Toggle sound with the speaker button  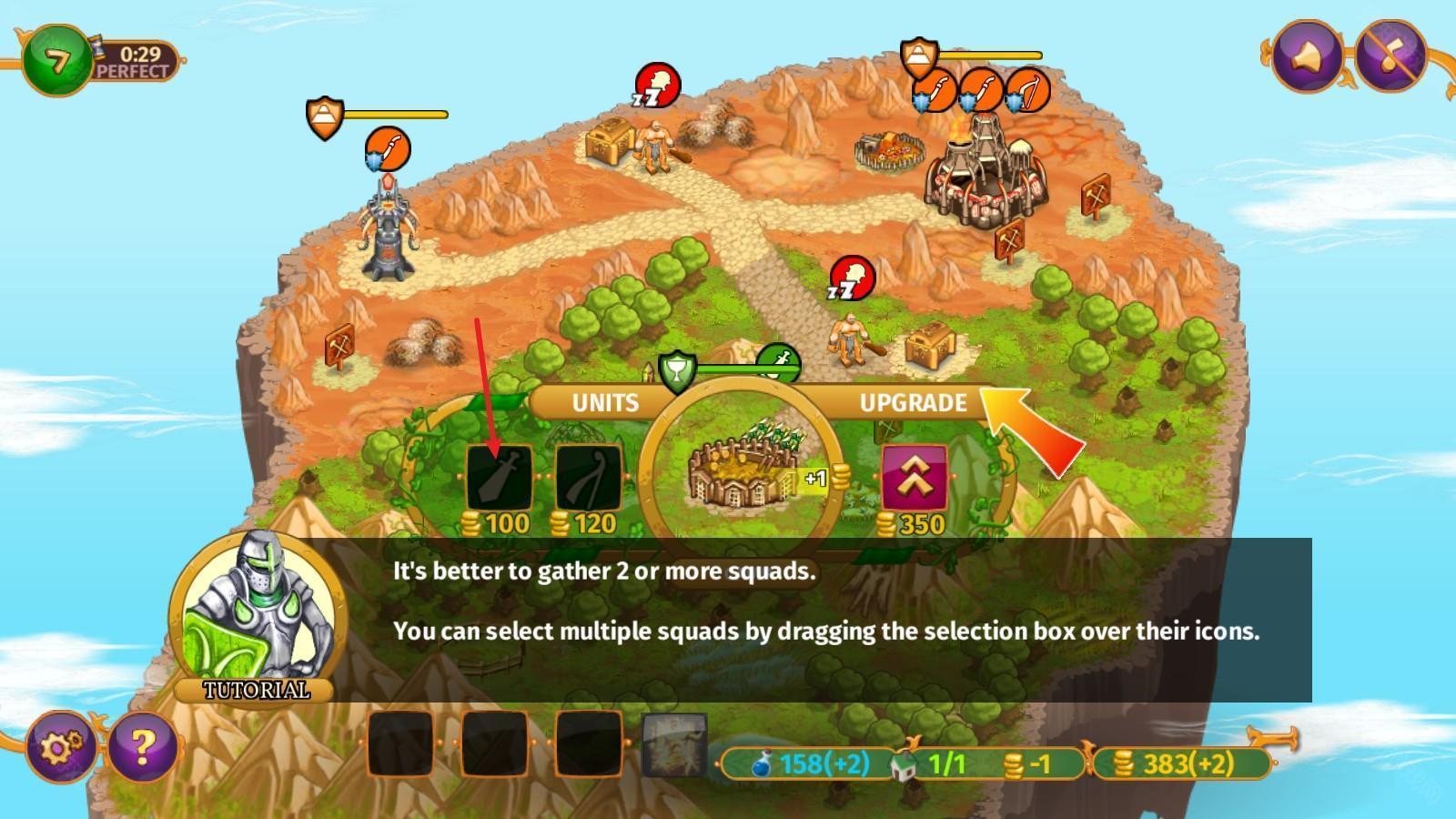1307,56
